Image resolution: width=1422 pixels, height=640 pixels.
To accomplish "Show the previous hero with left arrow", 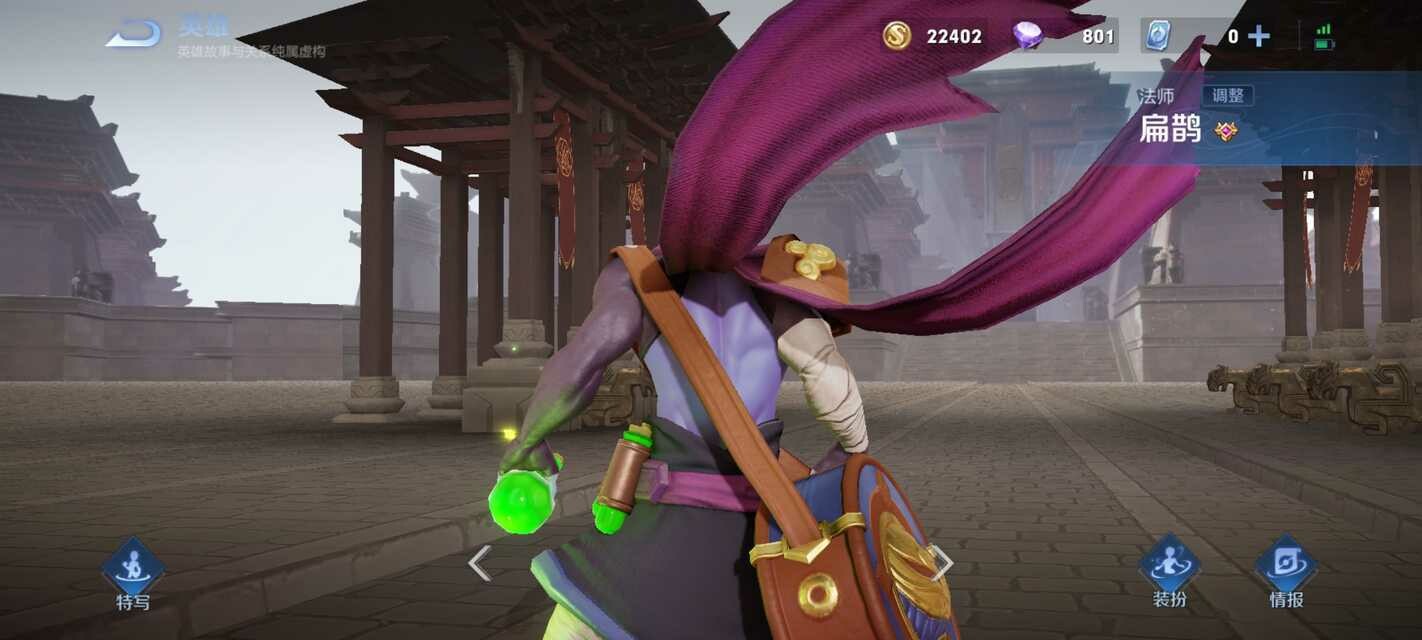I will [480, 563].
